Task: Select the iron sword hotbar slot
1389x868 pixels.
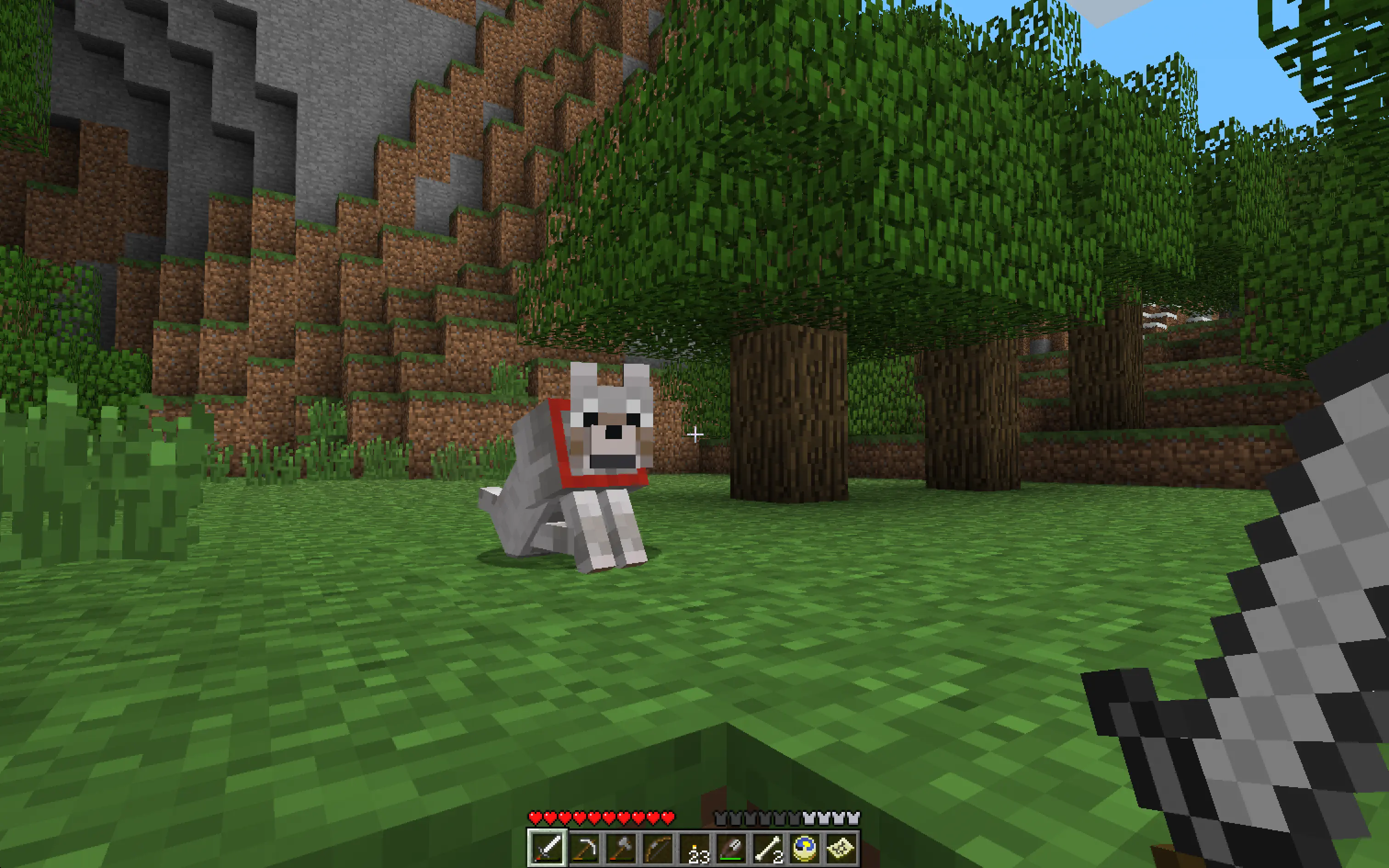Action: [x=547, y=849]
